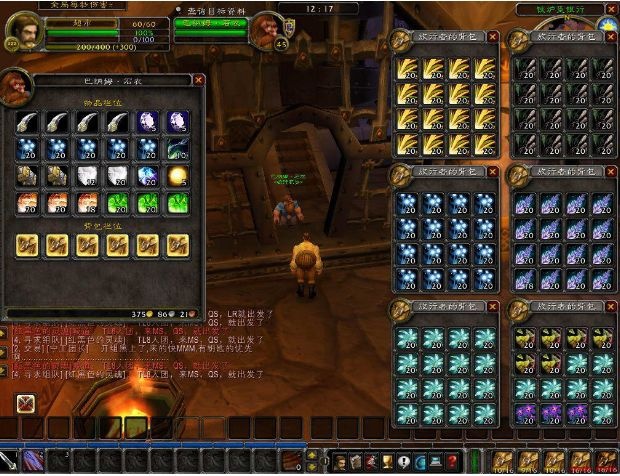Toggle the minimap with the zone-name X button
This screenshot has height=476, width=620.
click(610, 9)
